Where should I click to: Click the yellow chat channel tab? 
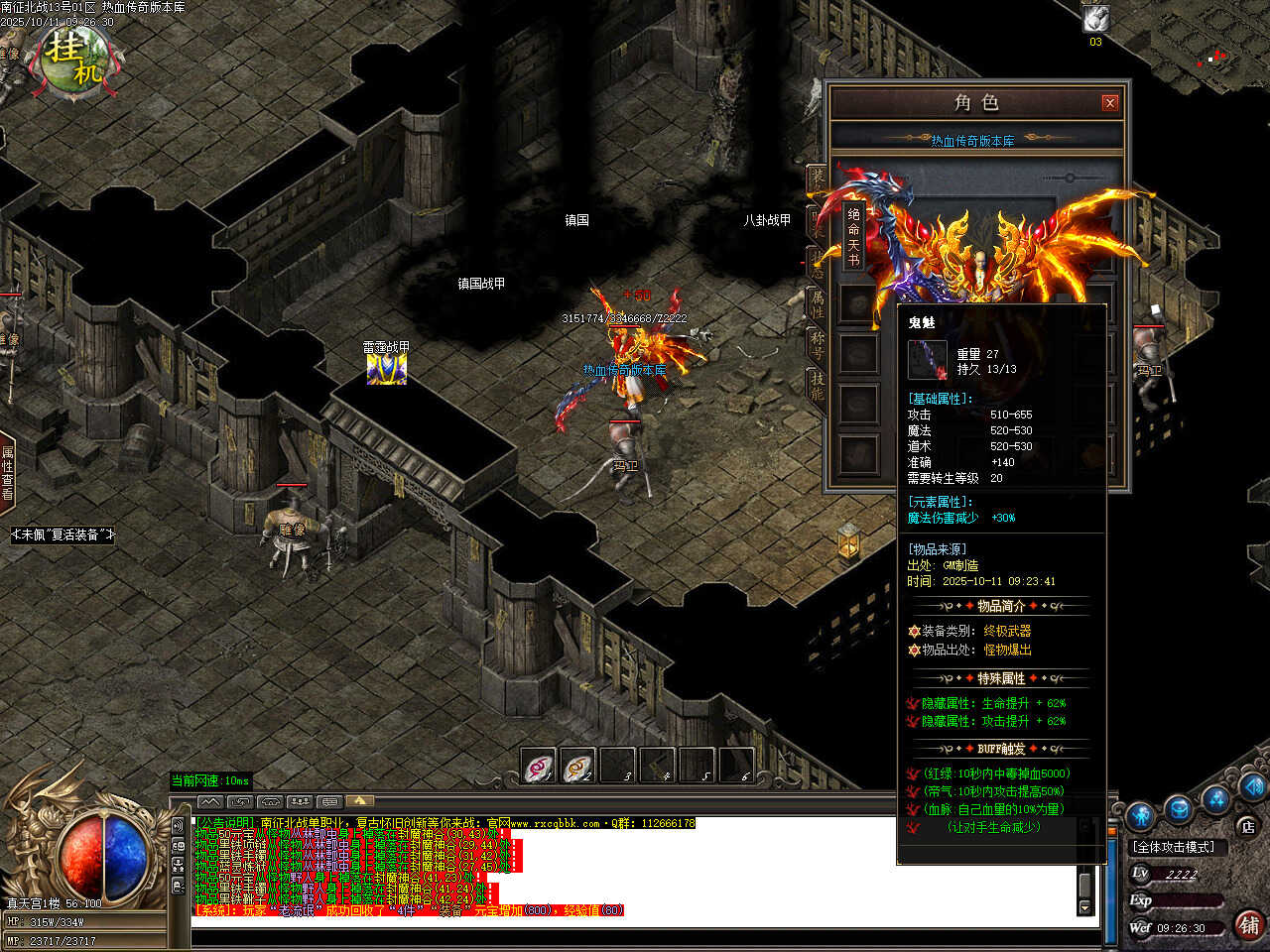[x=359, y=801]
